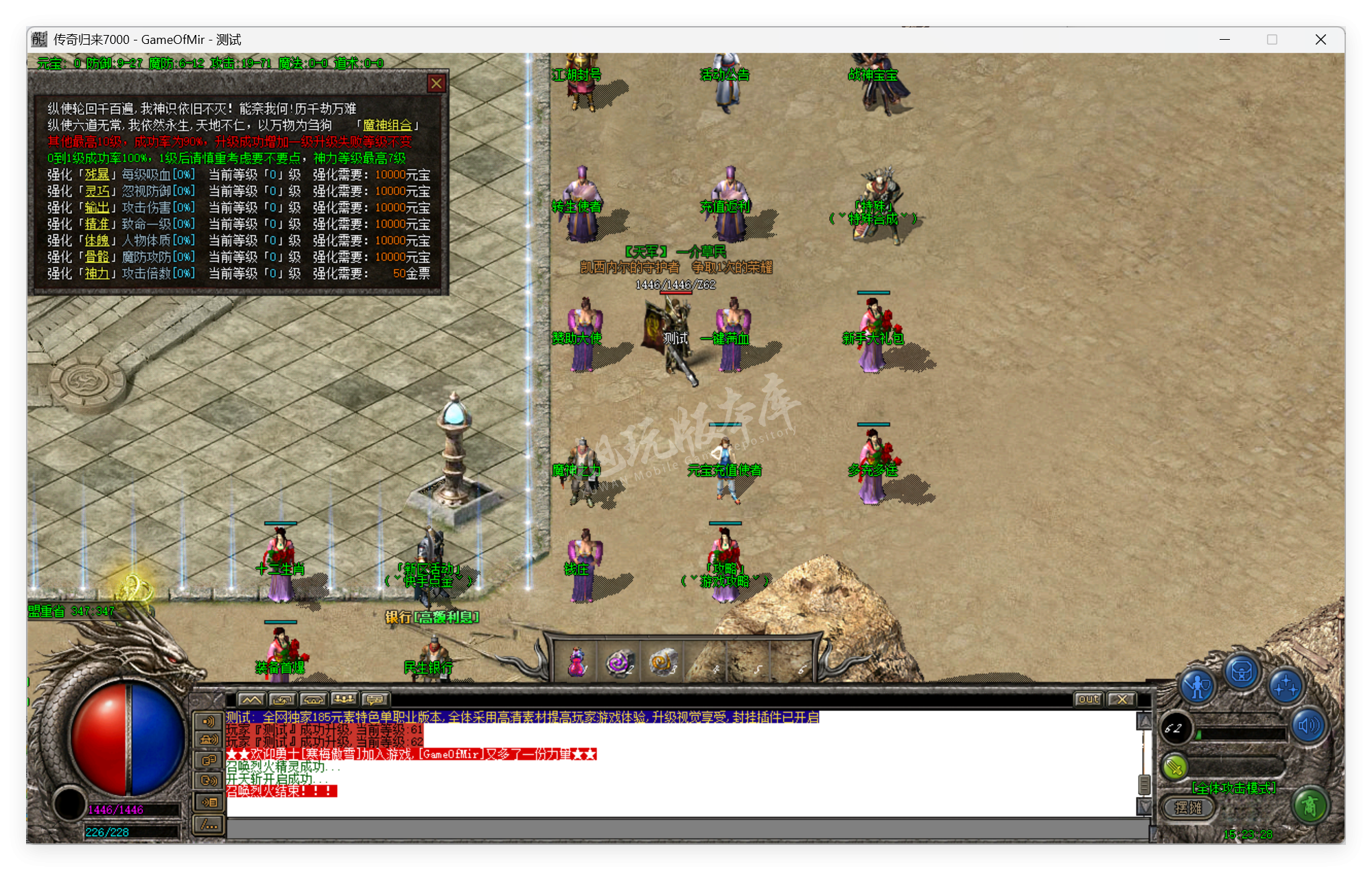Click the chat bubble icon on chat toolbar
This screenshot has height=871, width=1372.
374,699
